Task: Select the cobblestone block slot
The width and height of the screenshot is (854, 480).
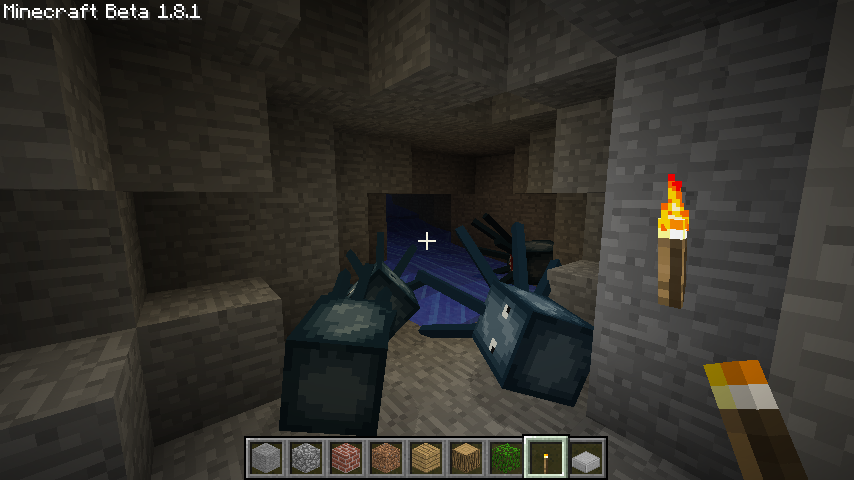Action: point(306,458)
